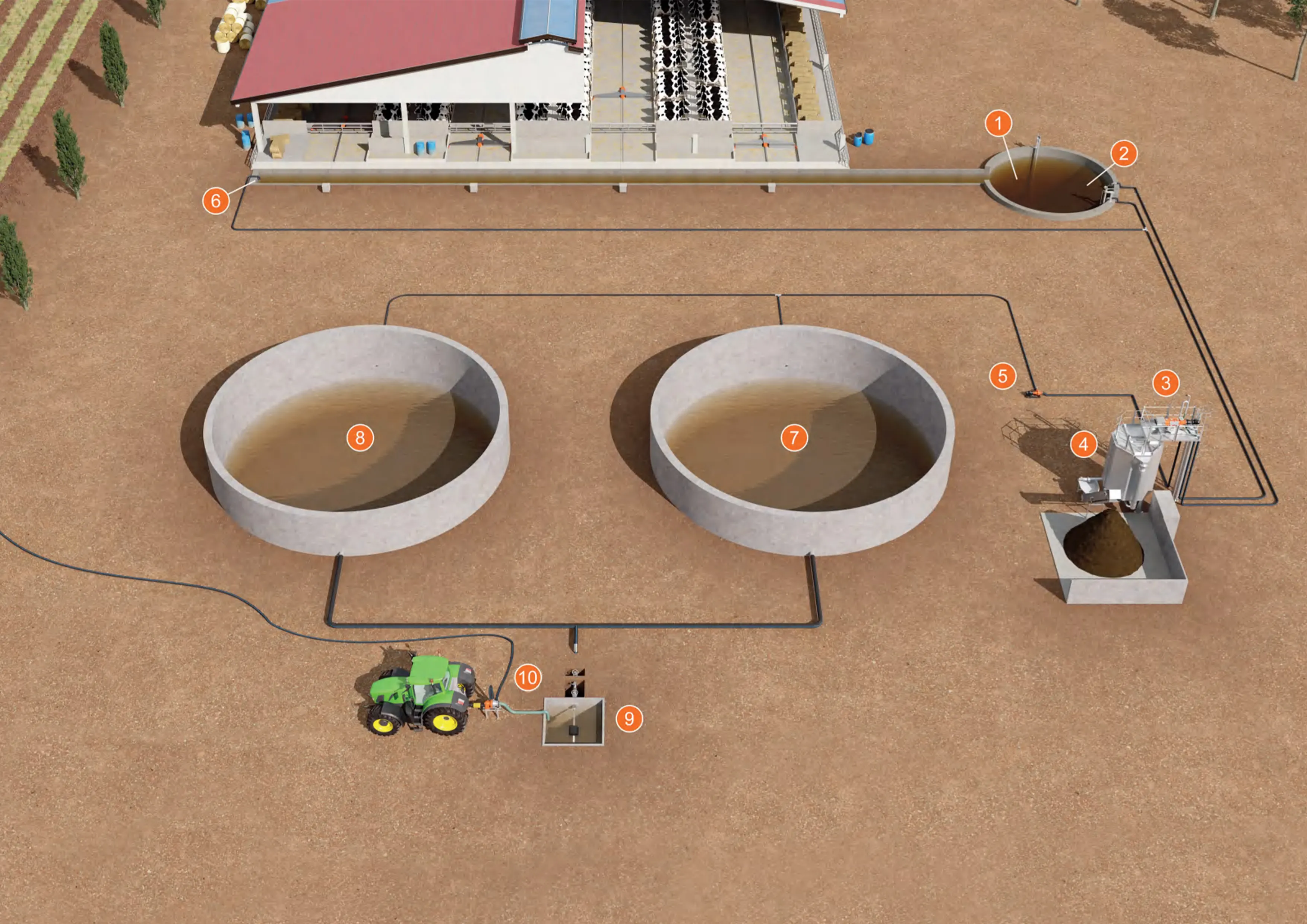
Task: Choose the orange marker numbered 4
Action: (1084, 444)
